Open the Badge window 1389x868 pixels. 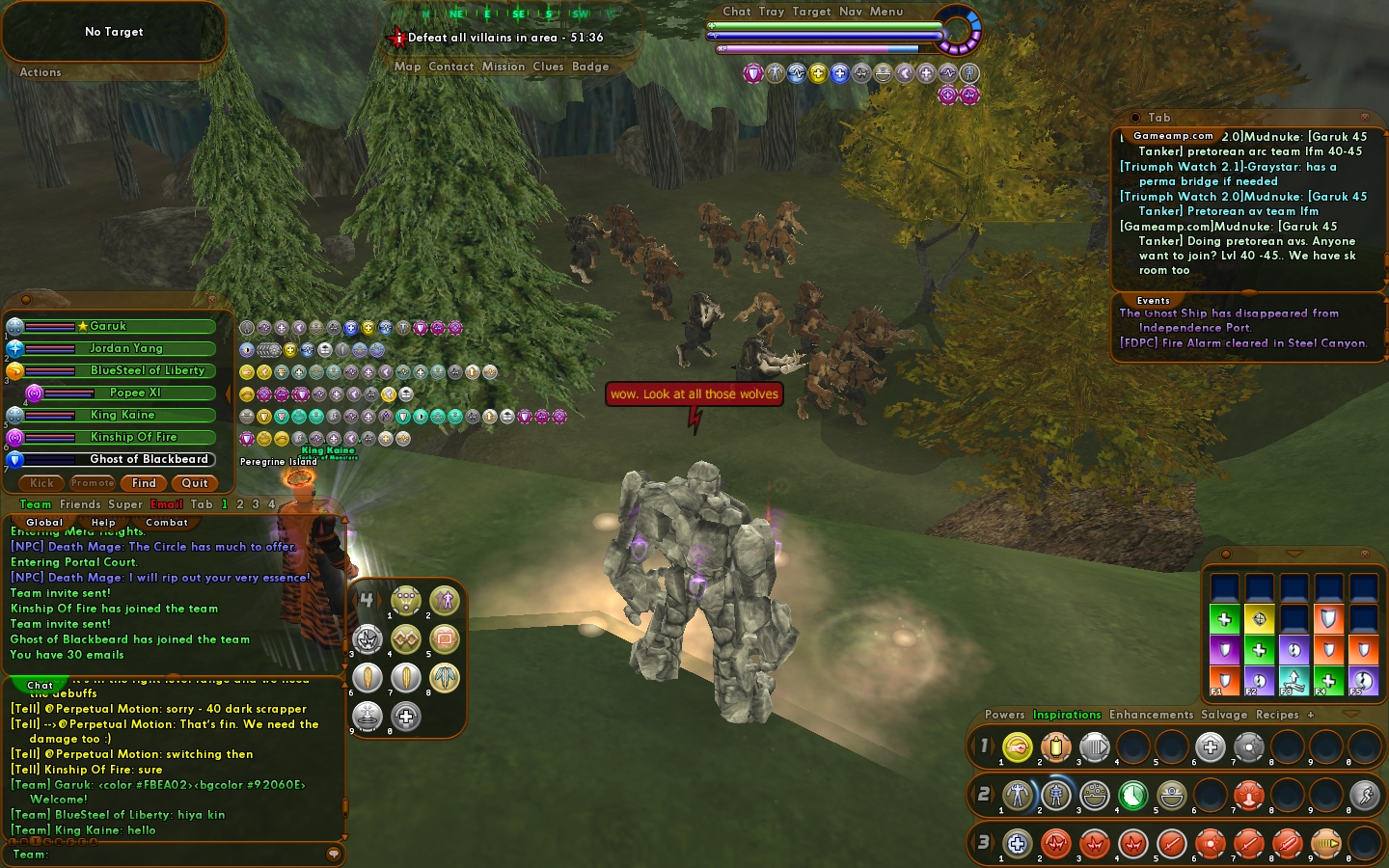click(x=590, y=67)
